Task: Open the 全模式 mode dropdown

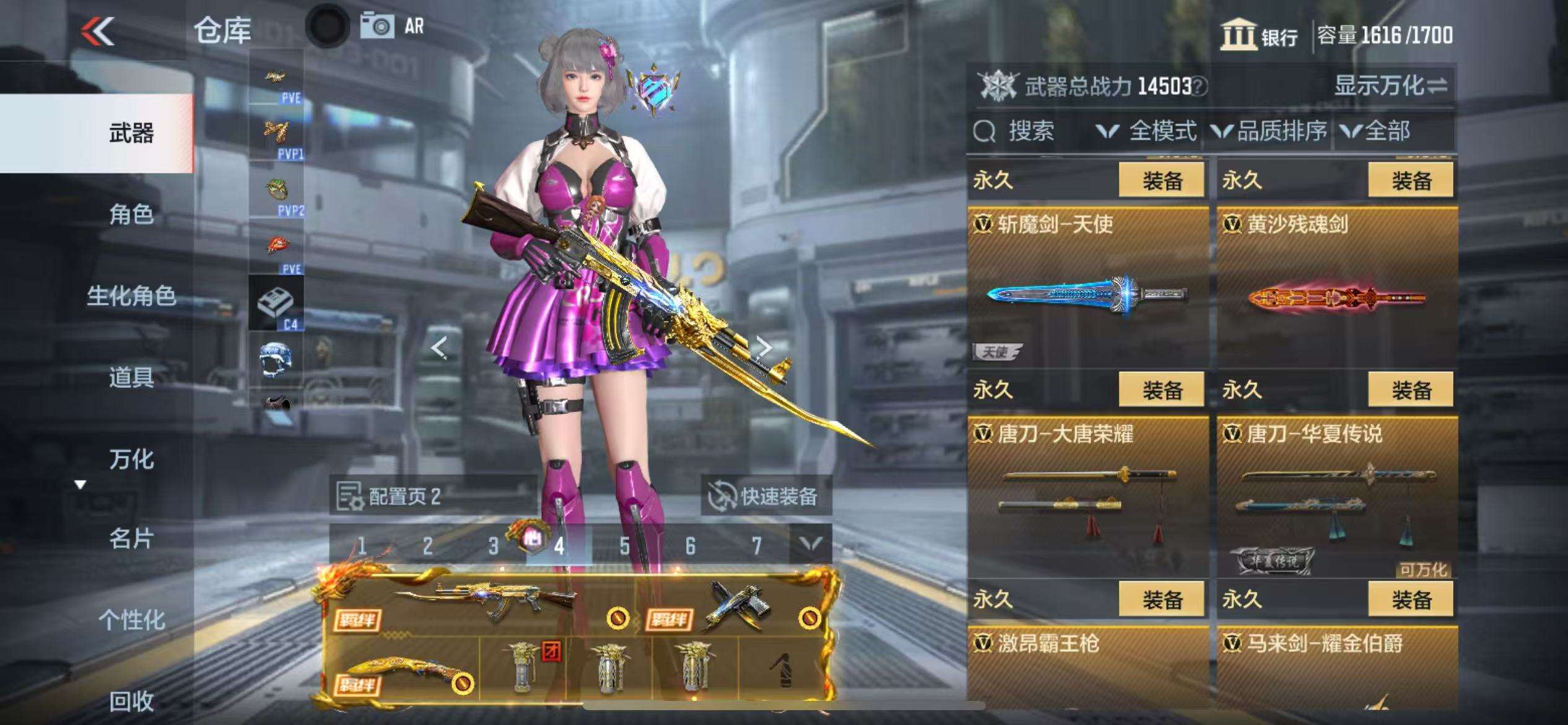Action: [x=1147, y=131]
